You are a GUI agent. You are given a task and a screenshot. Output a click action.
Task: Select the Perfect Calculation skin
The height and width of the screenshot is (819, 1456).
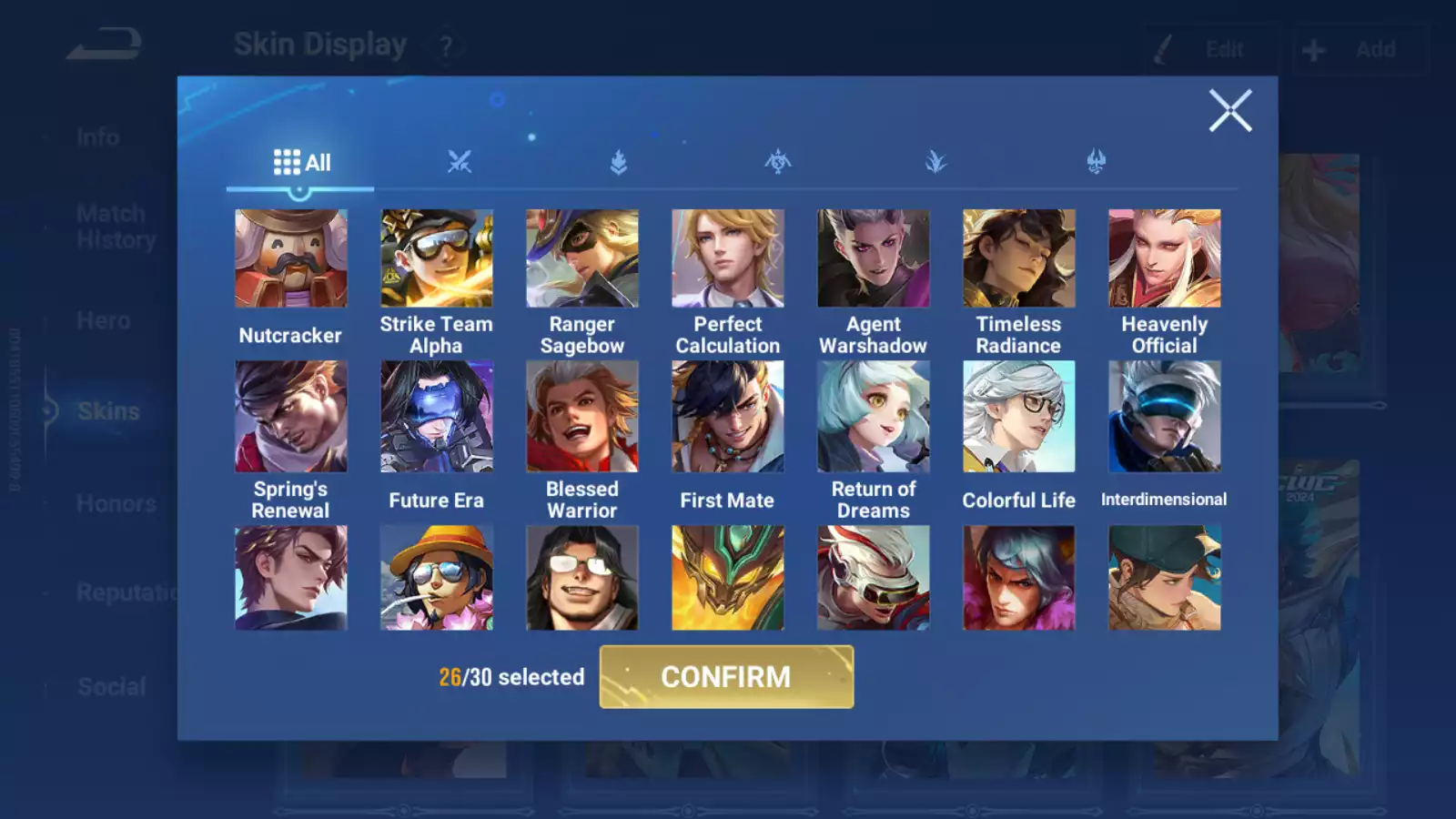[728, 258]
